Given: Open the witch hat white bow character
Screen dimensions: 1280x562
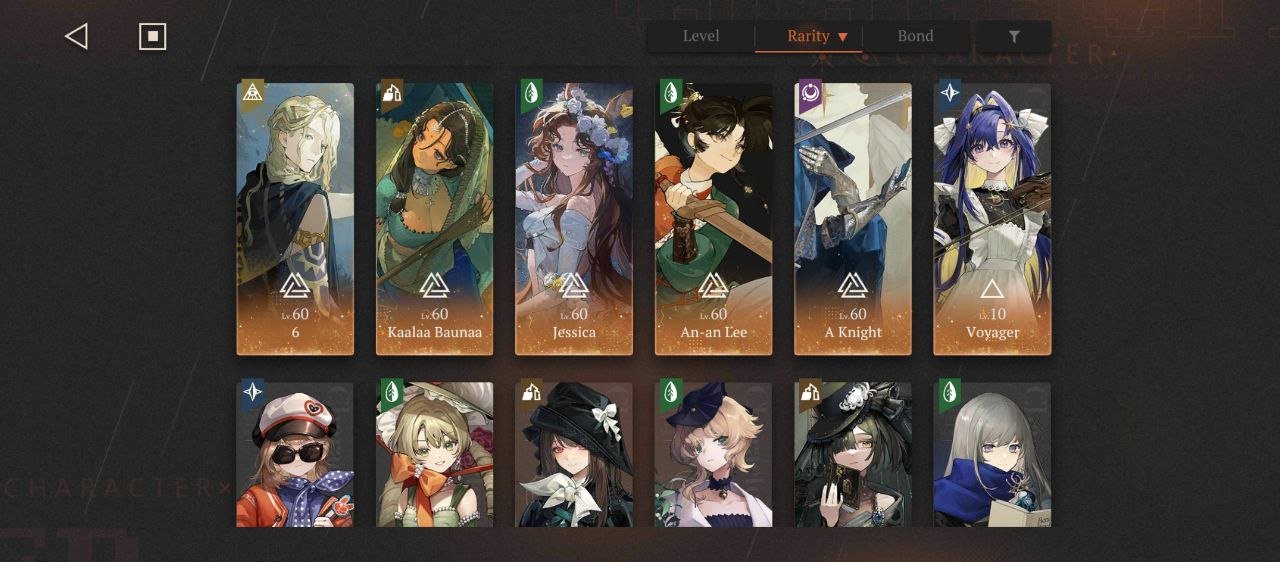Looking at the screenshot, I should click(x=574, y=454).
